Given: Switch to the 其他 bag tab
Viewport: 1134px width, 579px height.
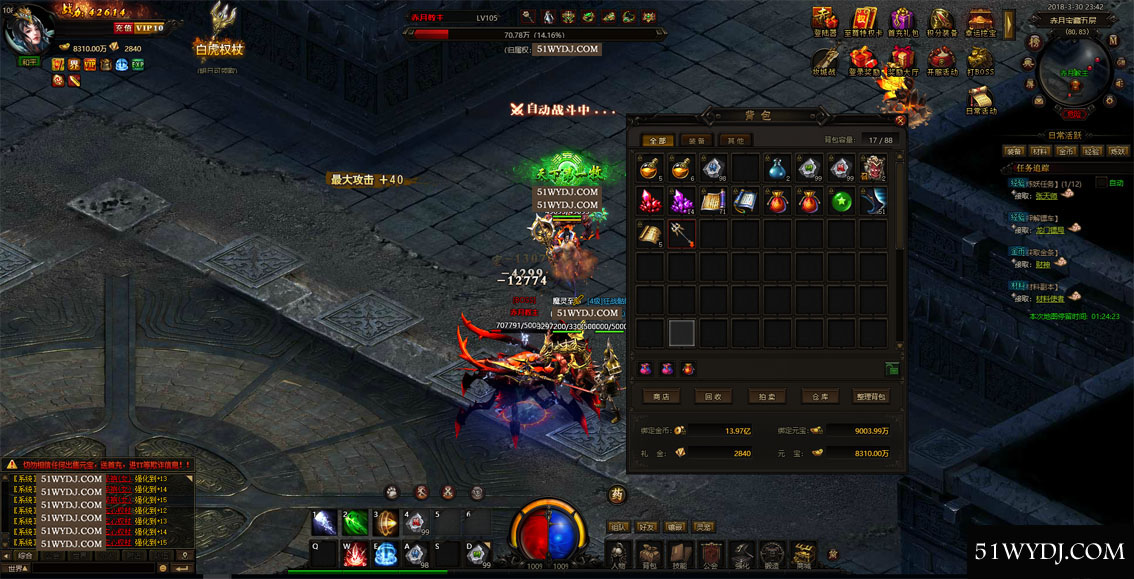Looking at the screenshot, I should pyautogui.click(x=735, y=141).
